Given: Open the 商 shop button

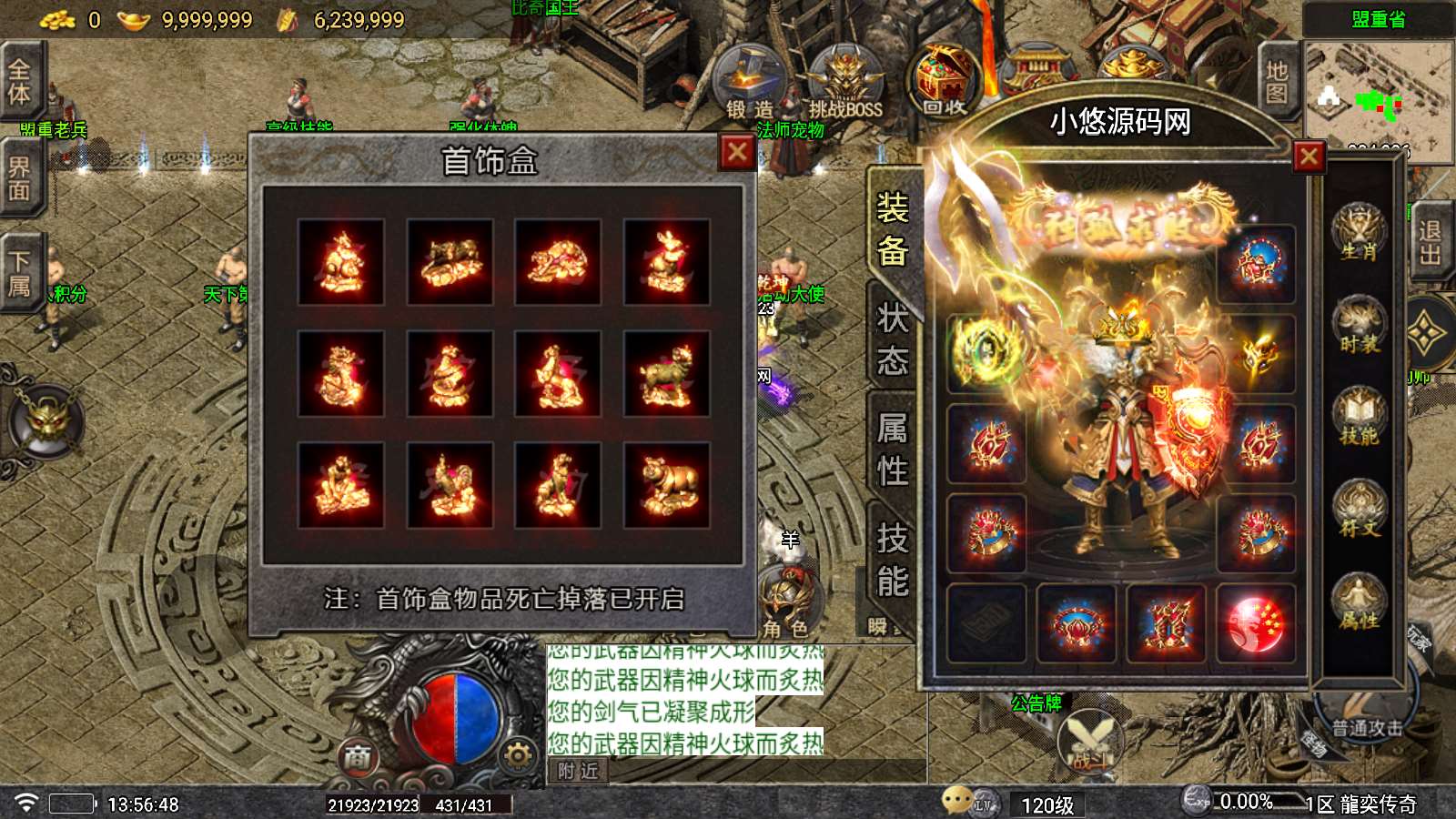Looking at the screenshot, I should coord(358,756).
